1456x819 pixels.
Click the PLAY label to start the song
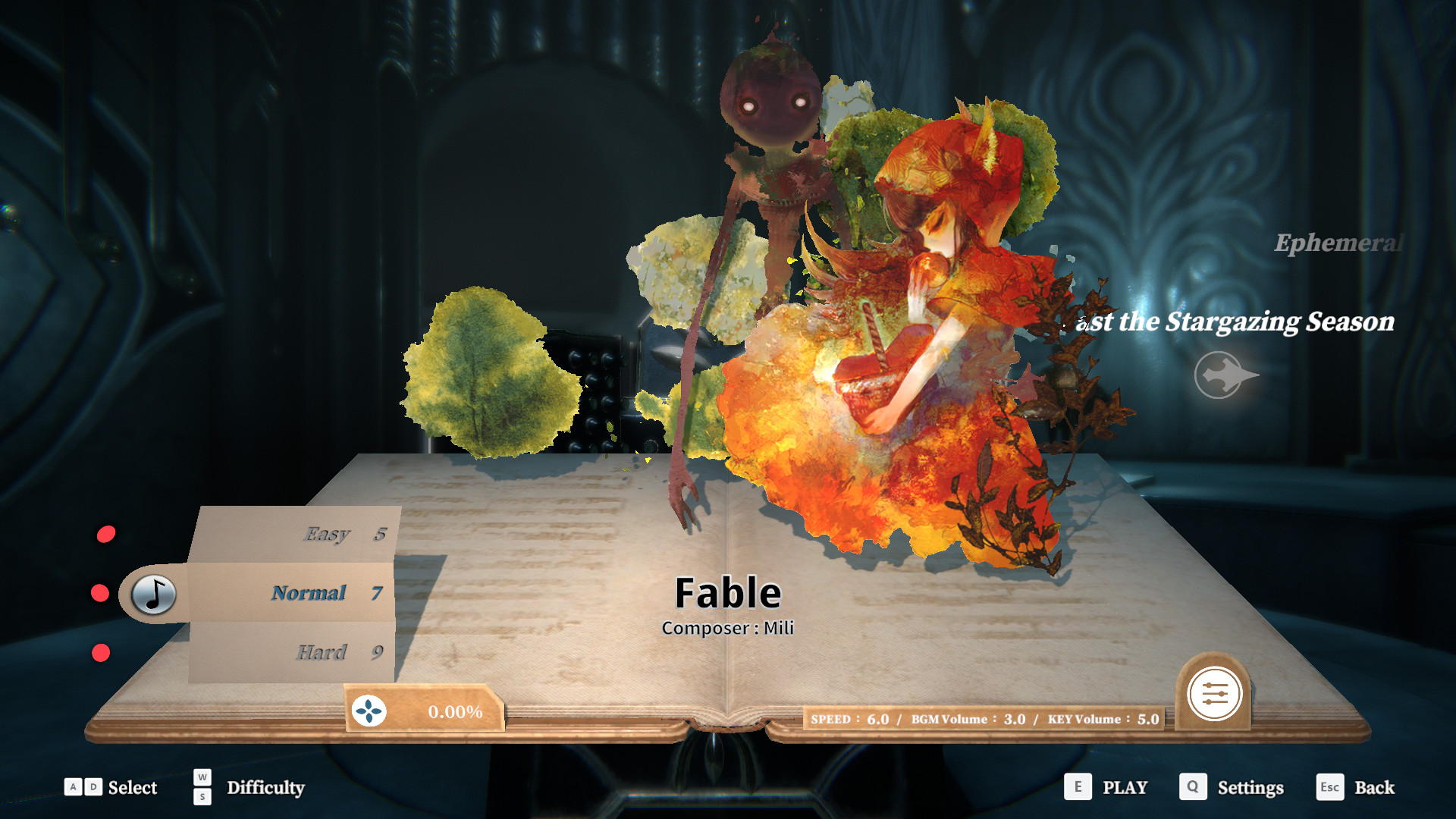1125,787
